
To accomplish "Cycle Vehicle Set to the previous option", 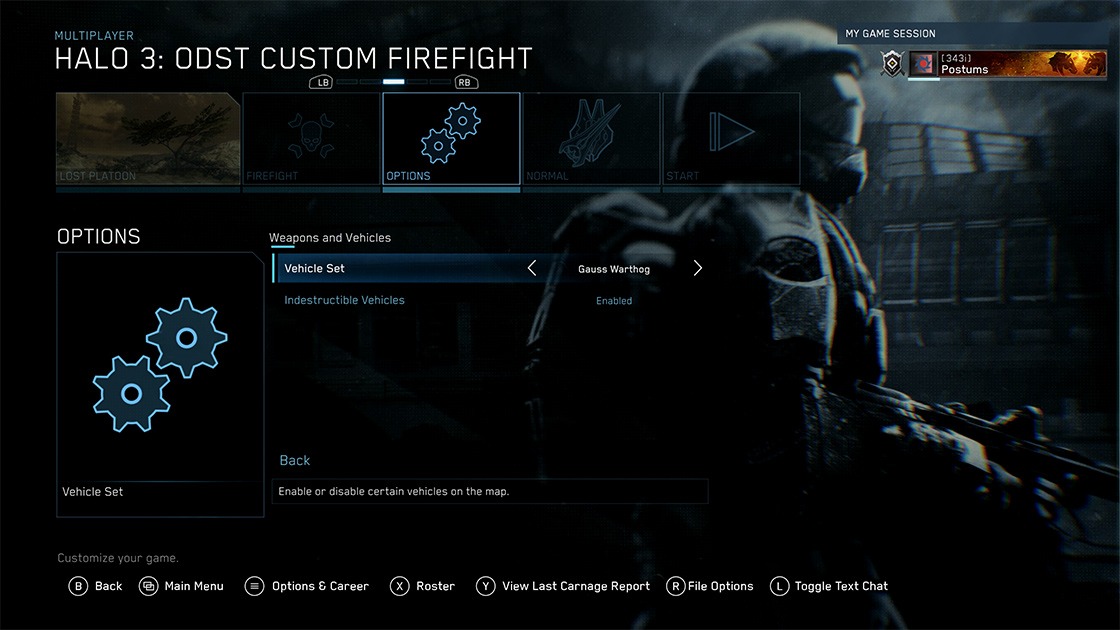I will coord(532,268).
